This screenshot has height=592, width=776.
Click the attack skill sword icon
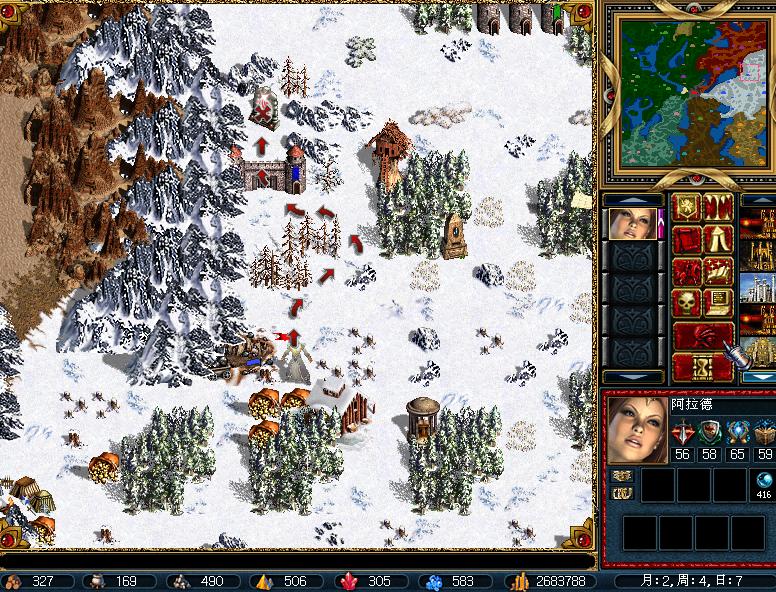684,433
